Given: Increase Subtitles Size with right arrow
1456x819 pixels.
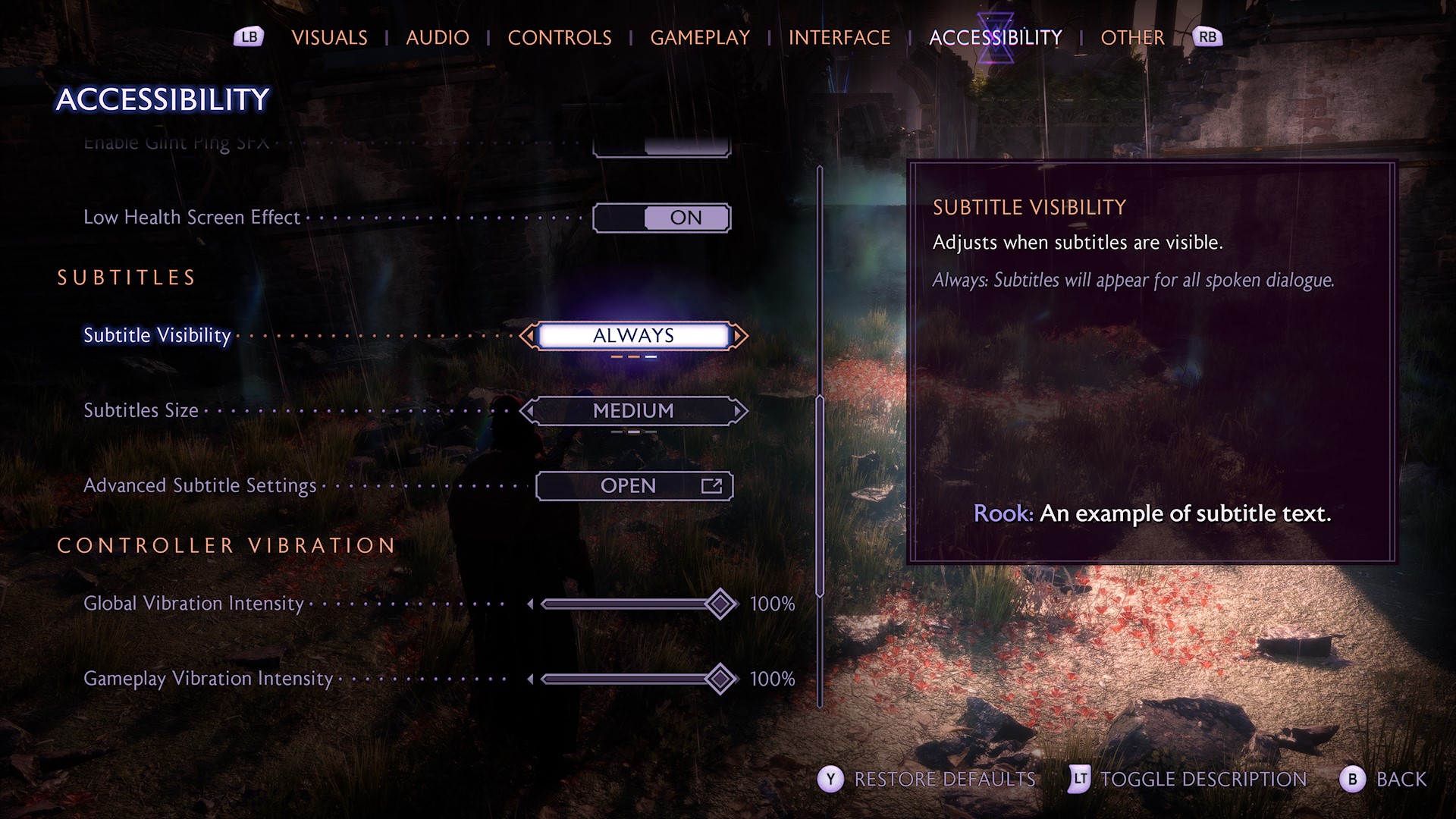Looking at the screenshot, I should pos(739,411).
